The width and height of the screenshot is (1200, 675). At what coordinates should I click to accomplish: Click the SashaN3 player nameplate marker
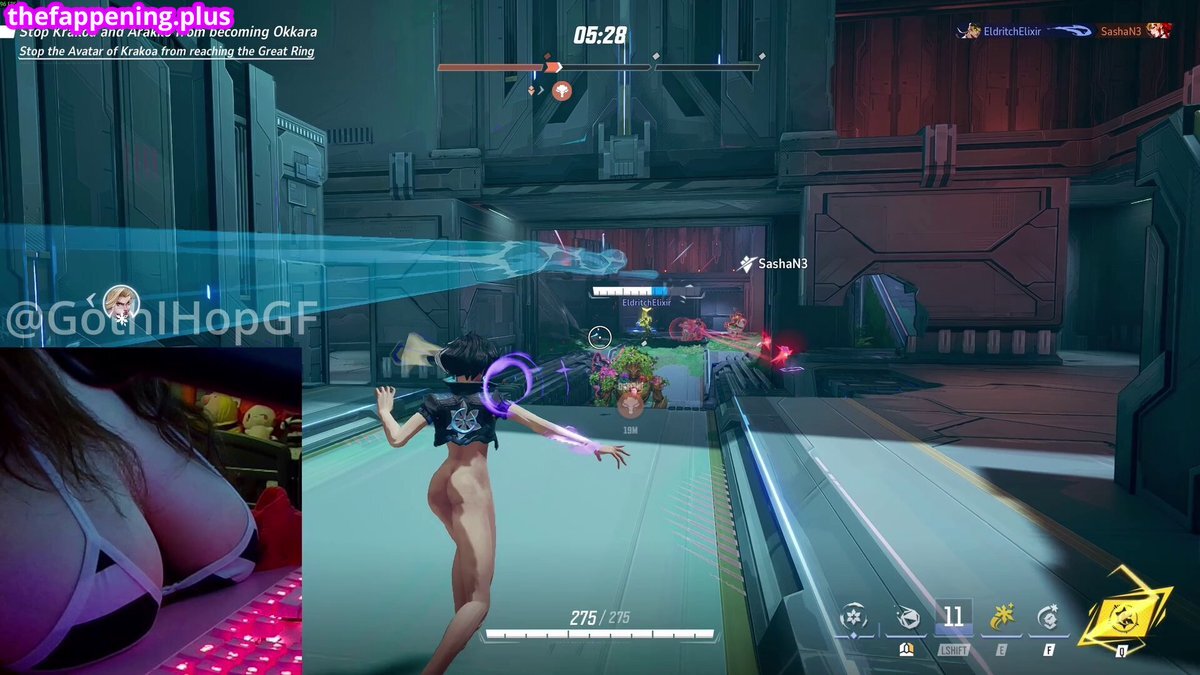[x=773, y=264]
